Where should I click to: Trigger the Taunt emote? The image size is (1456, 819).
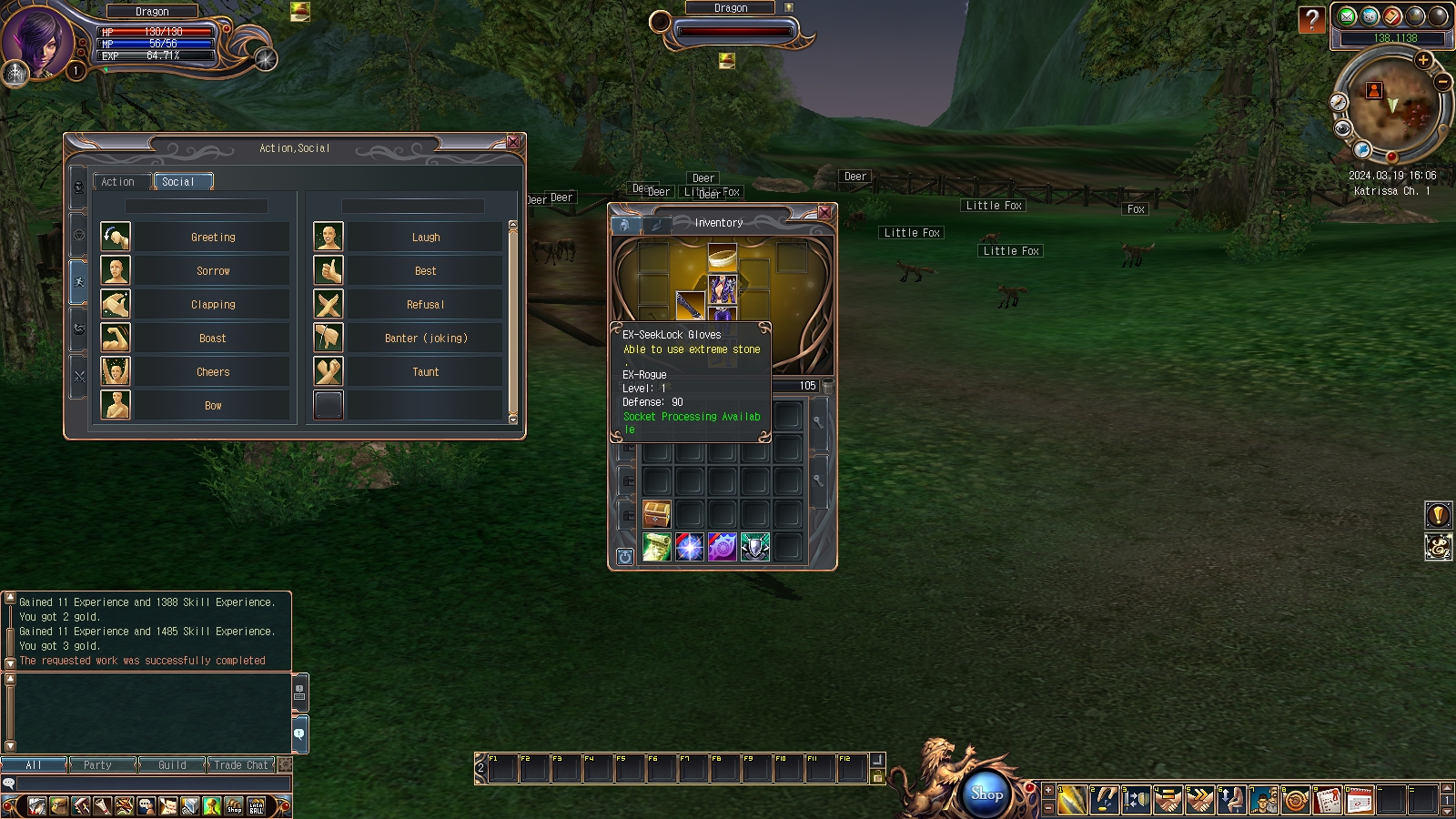pos(425,372)
